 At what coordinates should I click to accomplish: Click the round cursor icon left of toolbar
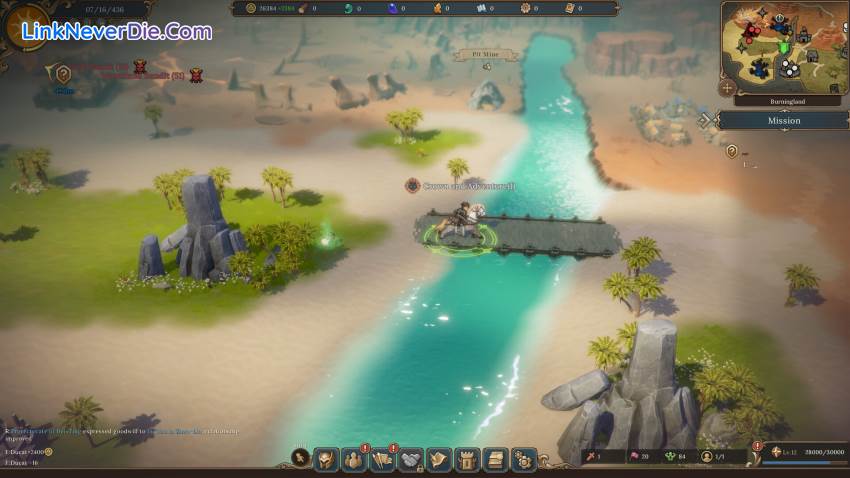click(x=299, y=458)
